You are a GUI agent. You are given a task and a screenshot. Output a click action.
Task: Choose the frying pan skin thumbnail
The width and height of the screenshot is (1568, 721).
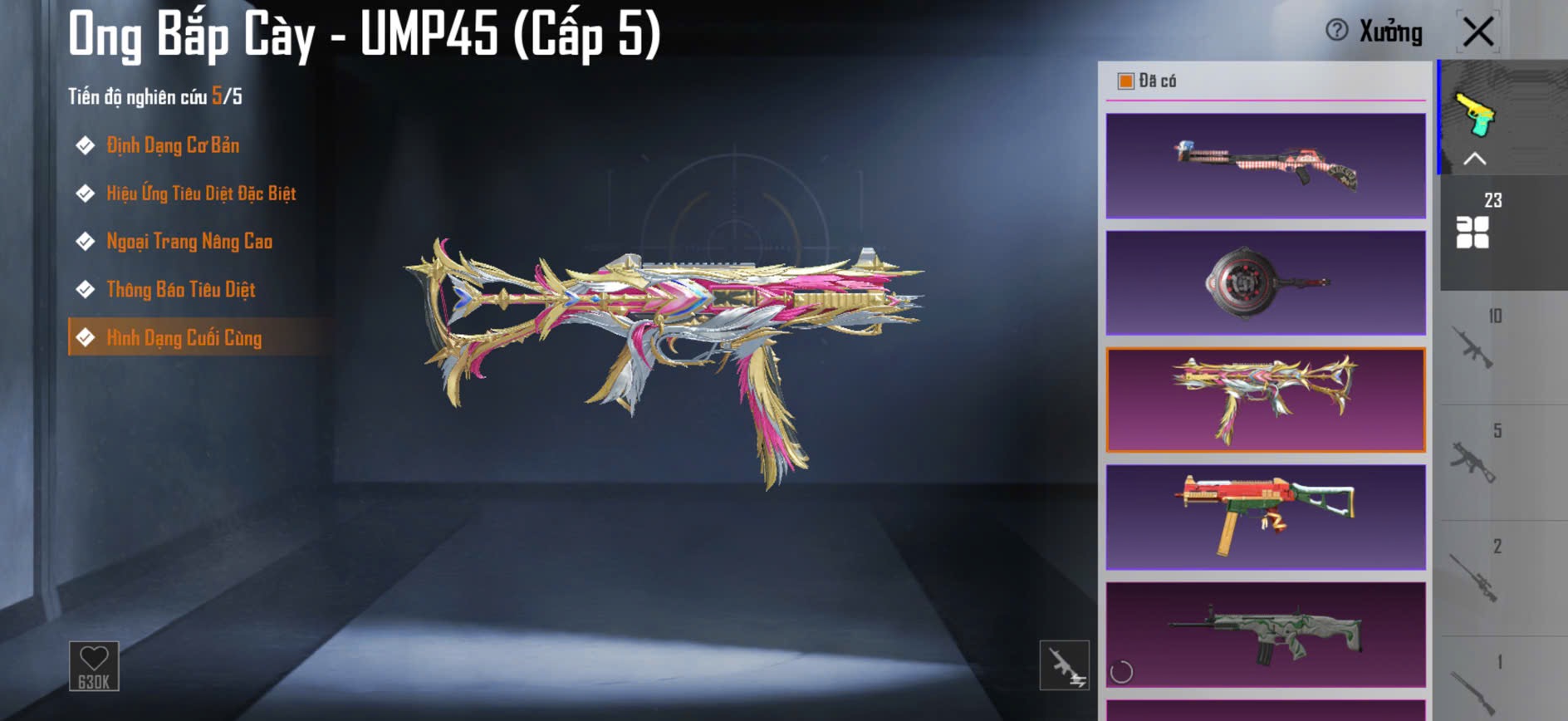[1266, 283]
